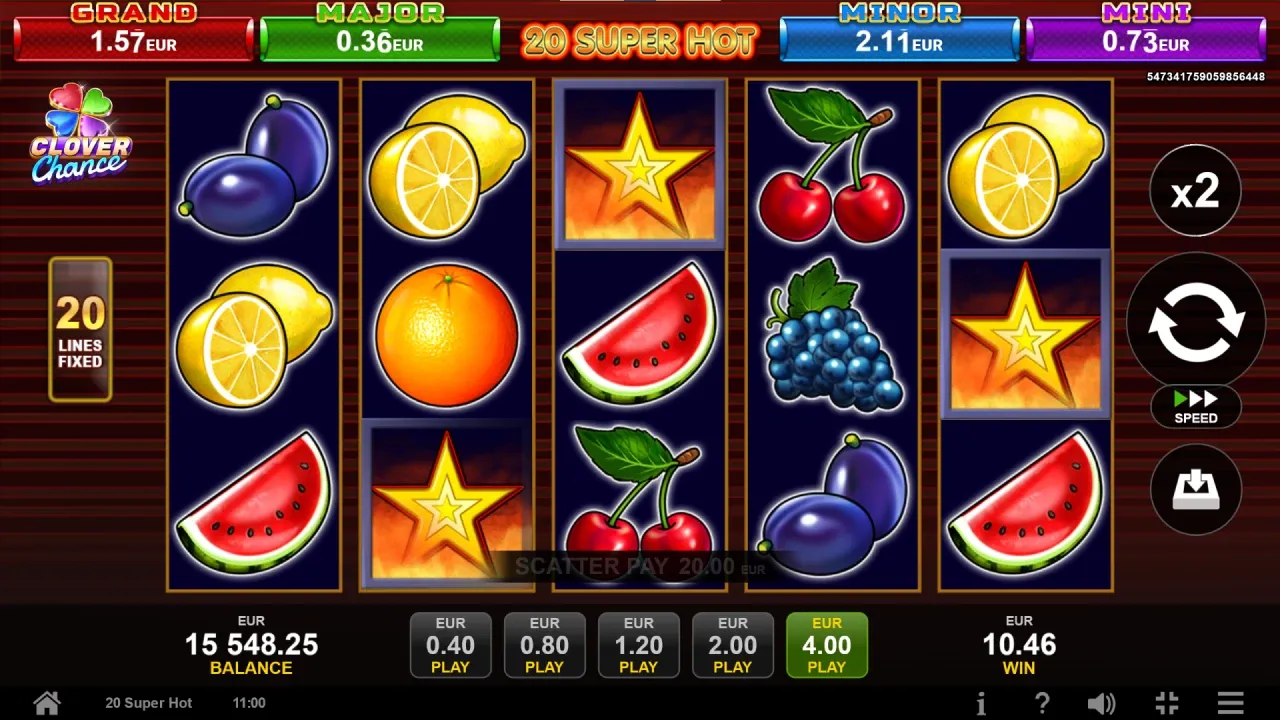
Task: Select the 0.80 EUR play bet
Action: pyautogui.click(x=545, y=645)
